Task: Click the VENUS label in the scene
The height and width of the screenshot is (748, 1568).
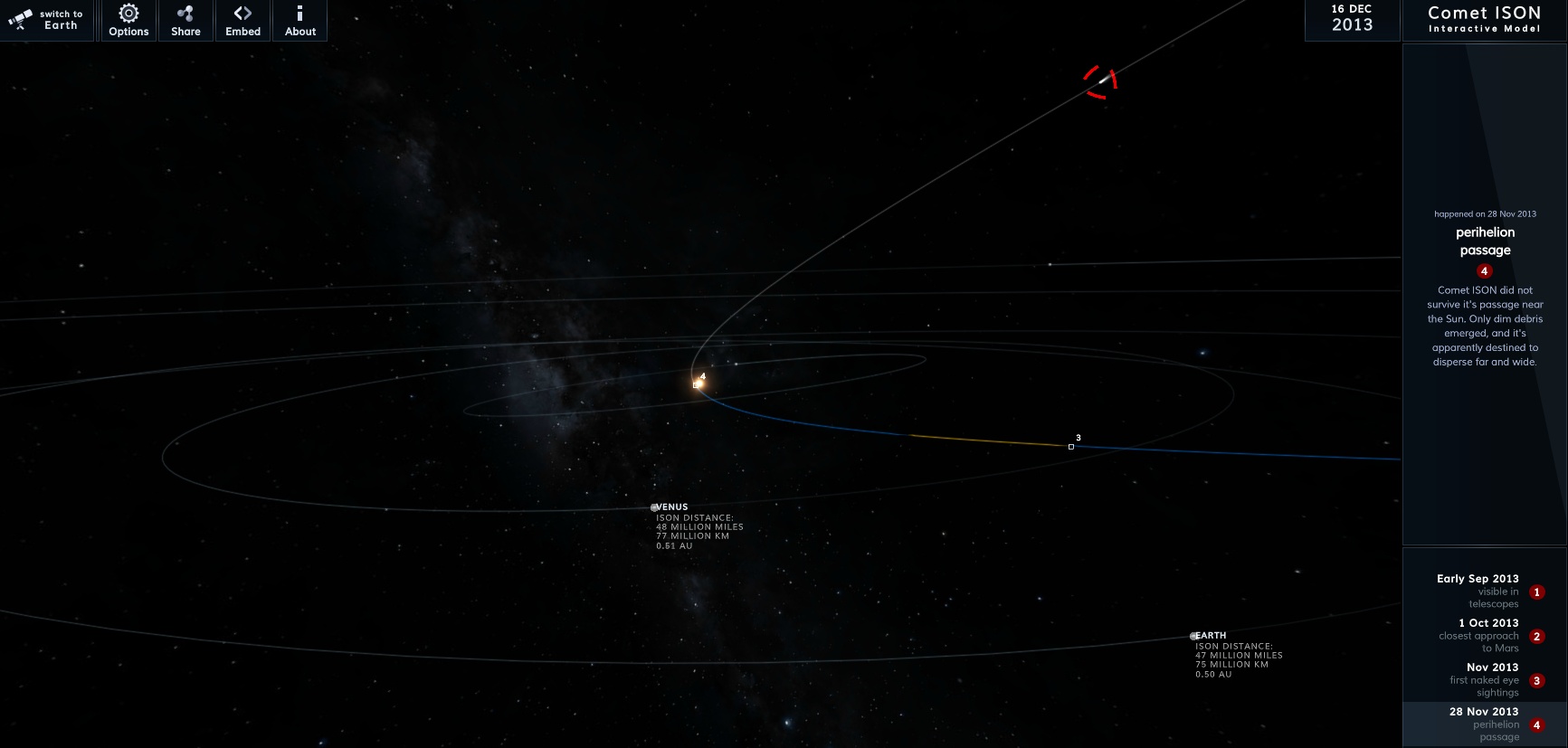Action: point(670,507)
